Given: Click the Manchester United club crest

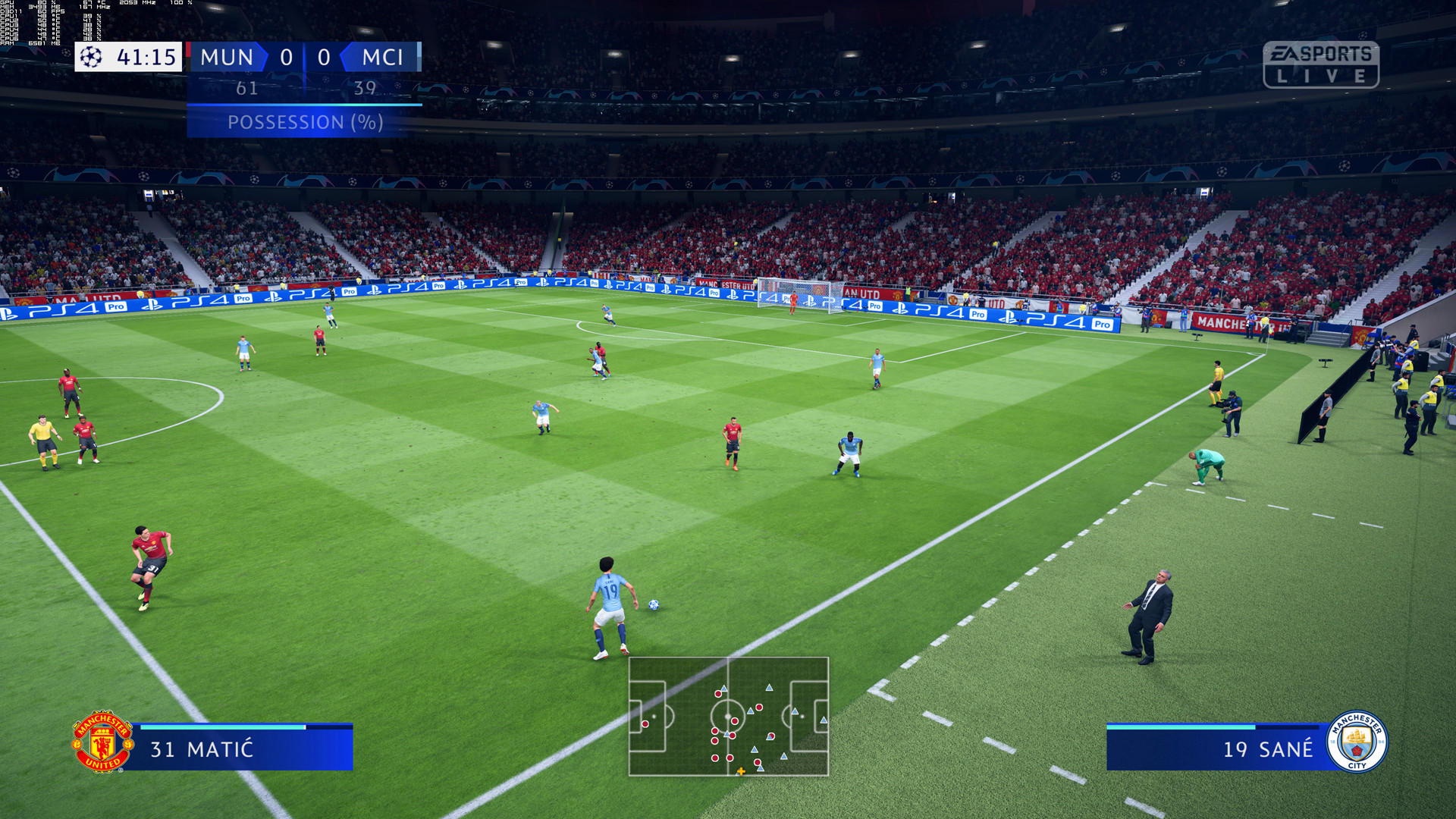Looking at the screenshot, I should click(x=102, y=742).
